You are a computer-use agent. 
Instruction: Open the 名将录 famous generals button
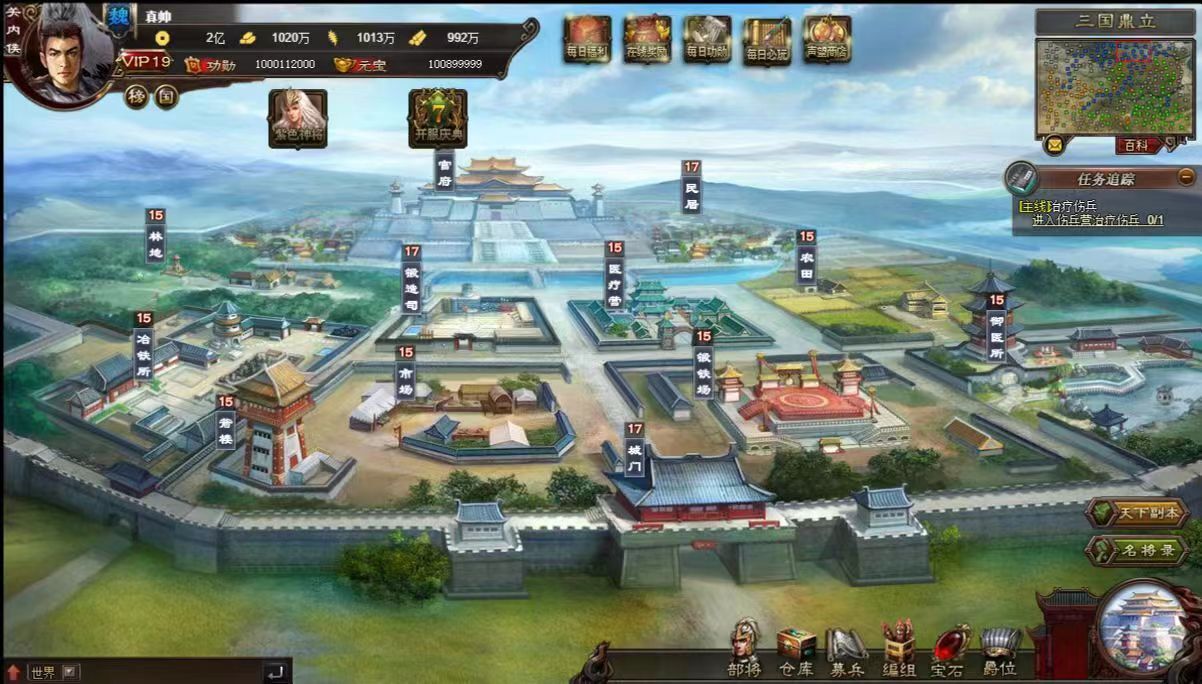[x=1137, y=550]
